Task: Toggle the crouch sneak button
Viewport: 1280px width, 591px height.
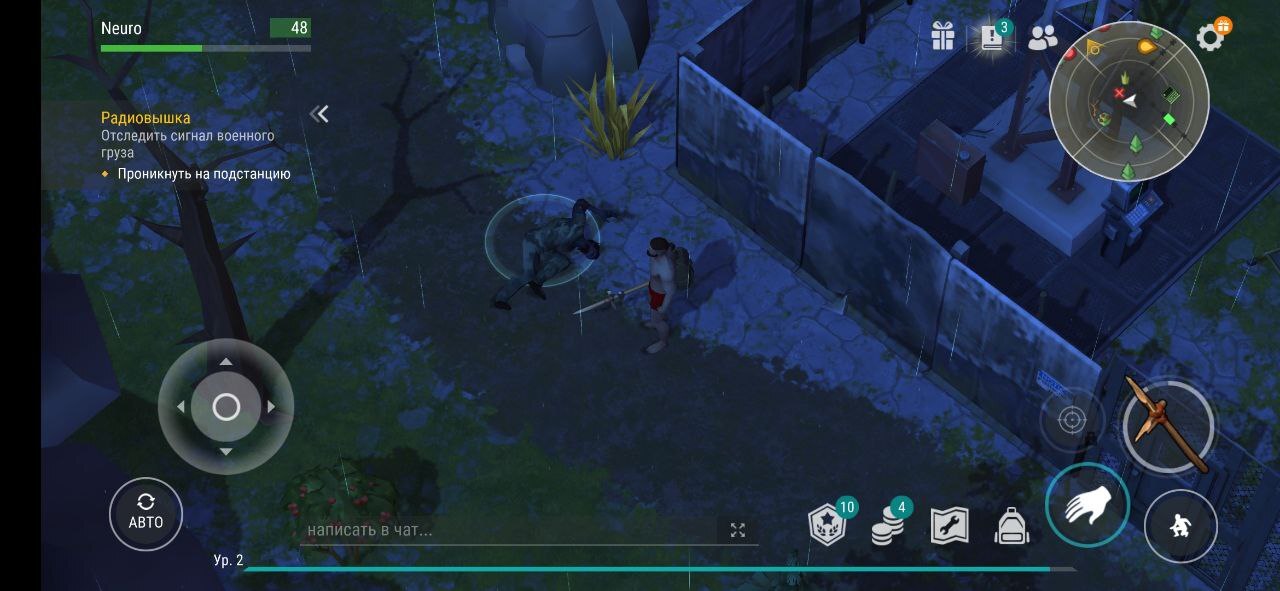Action: 1180,526
